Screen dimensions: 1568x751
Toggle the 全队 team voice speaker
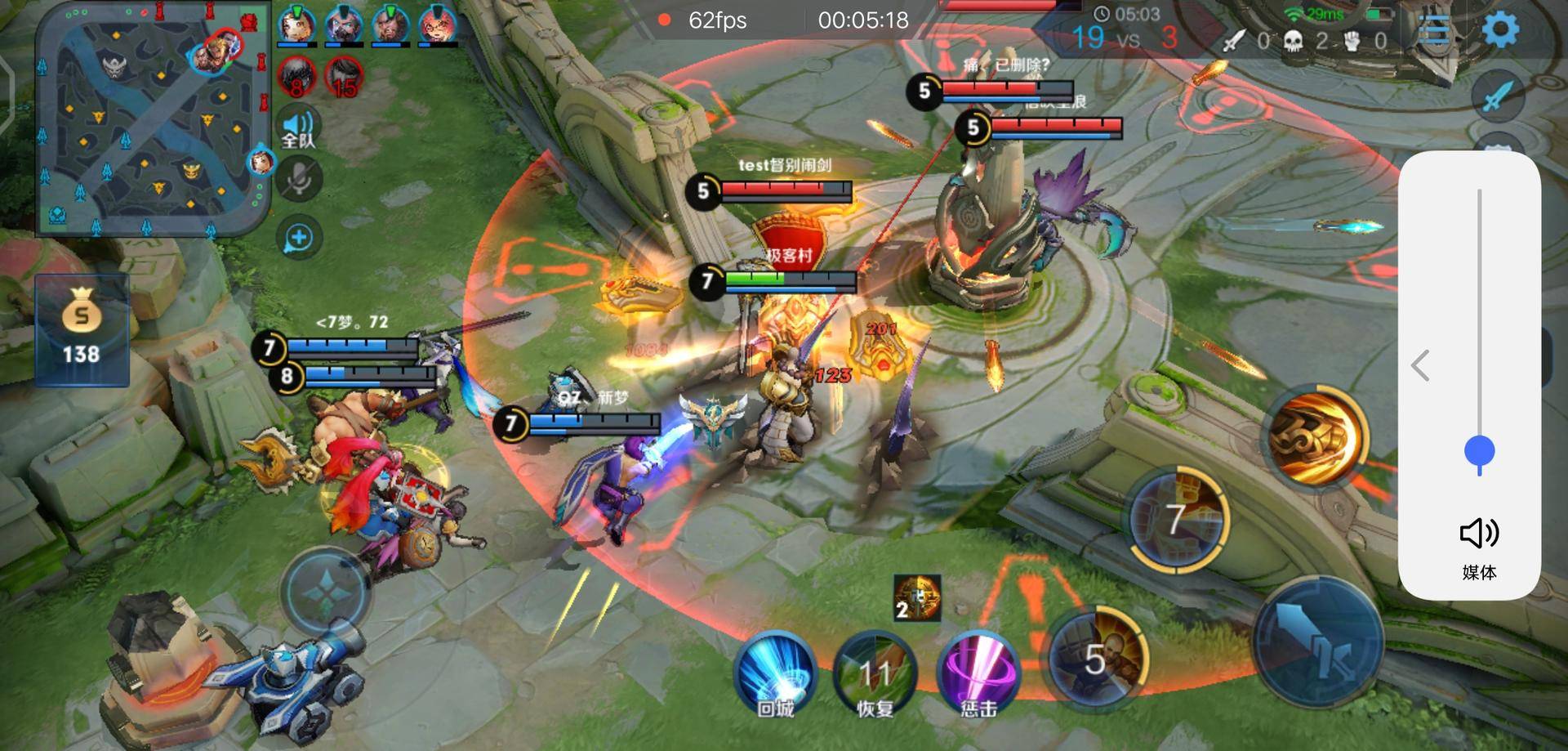pos(298,128)
